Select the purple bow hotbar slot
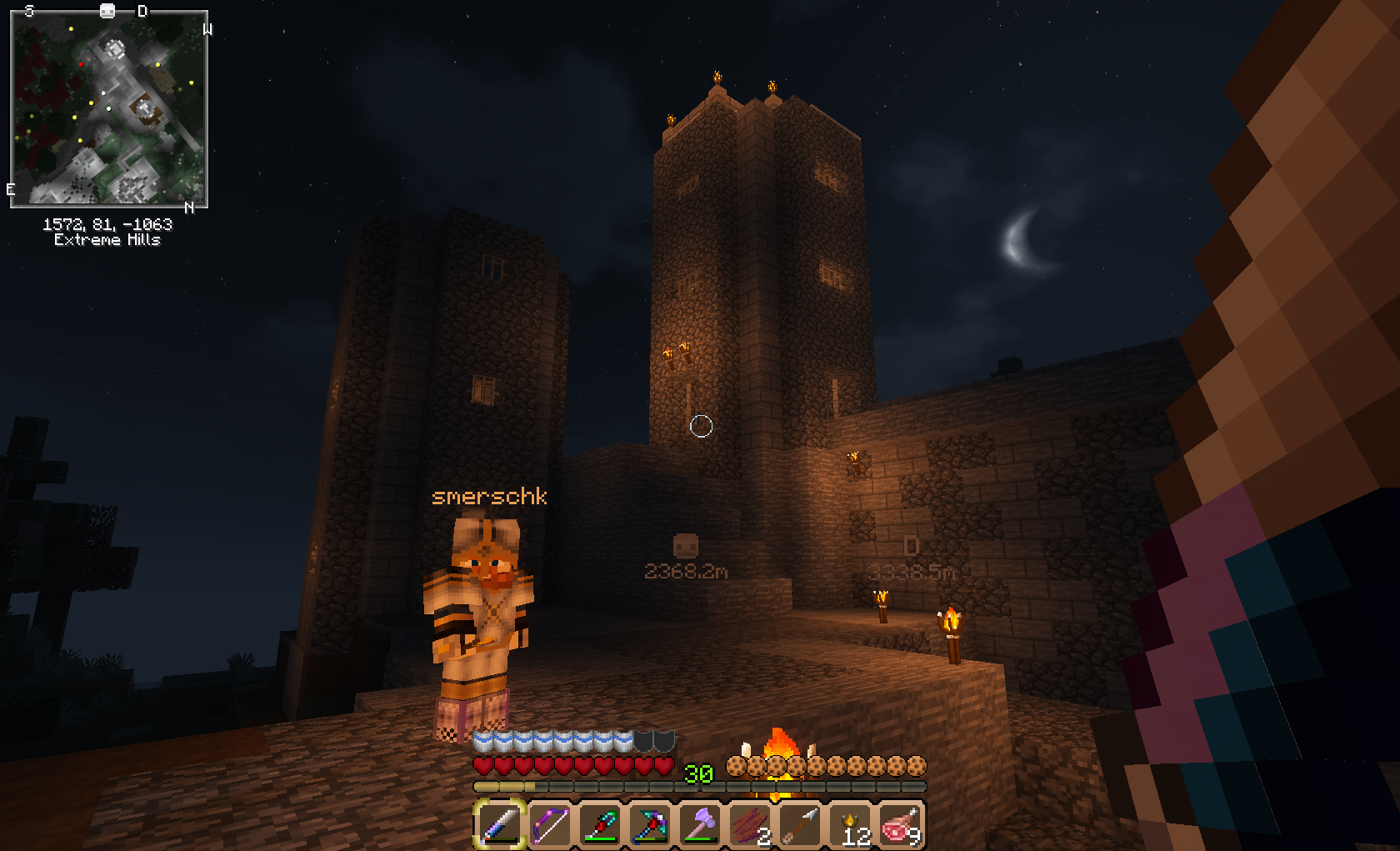The height and width of the screenshot is (851, 1400). pyautogui.click(x=550, y=824)
